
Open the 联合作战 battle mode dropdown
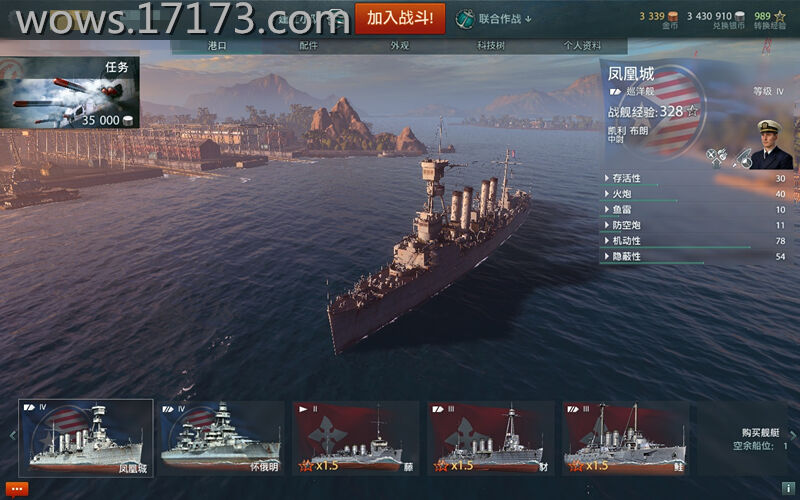495,18
